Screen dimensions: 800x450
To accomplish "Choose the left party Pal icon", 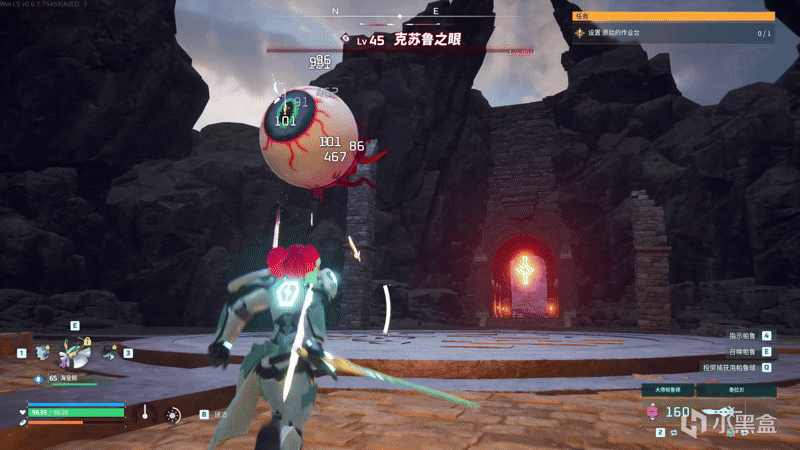I will coord(42,352).
